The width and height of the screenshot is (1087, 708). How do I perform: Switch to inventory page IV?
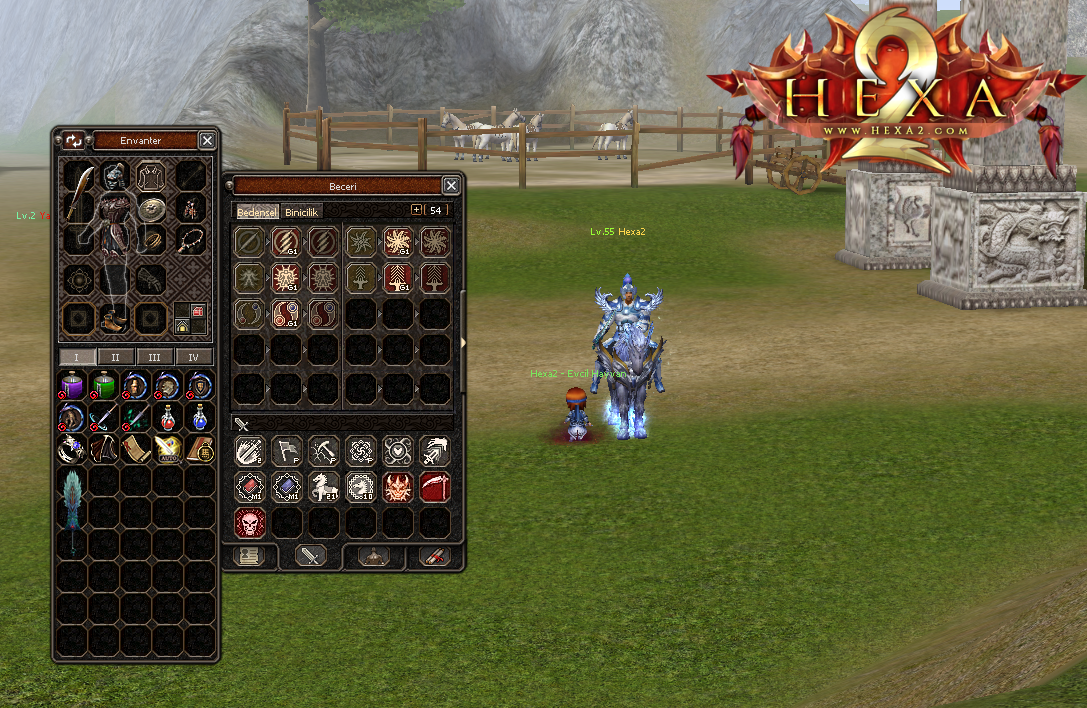pyautogui.click(x=193, y=357)
